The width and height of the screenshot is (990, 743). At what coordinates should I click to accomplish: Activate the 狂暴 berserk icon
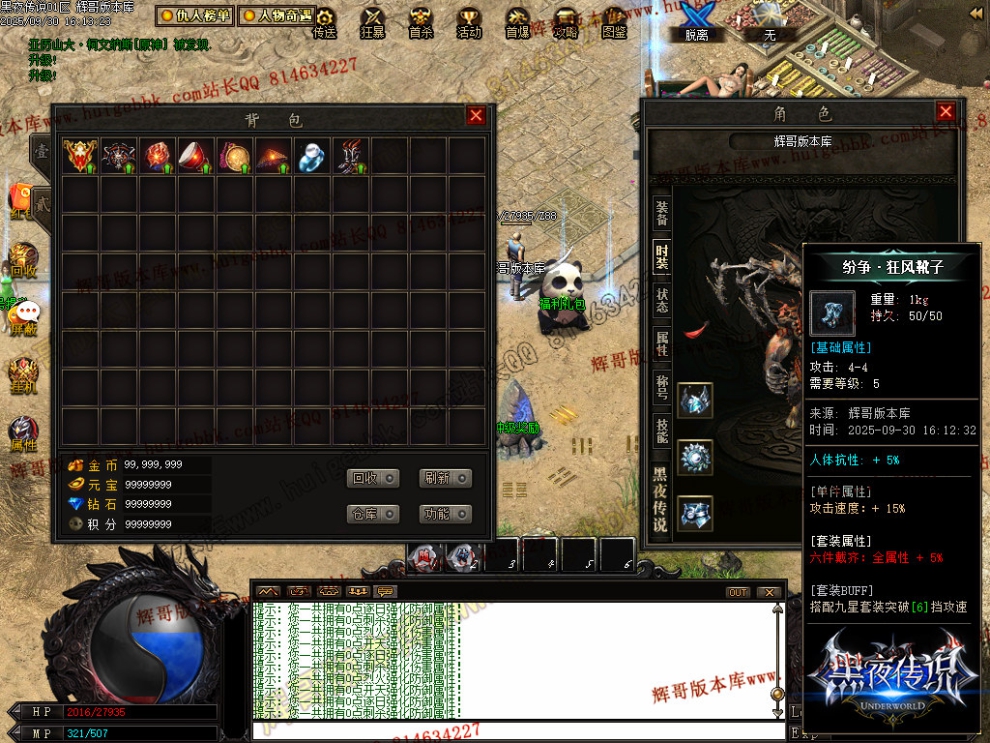pyautogui.click(x=373, y=22)
